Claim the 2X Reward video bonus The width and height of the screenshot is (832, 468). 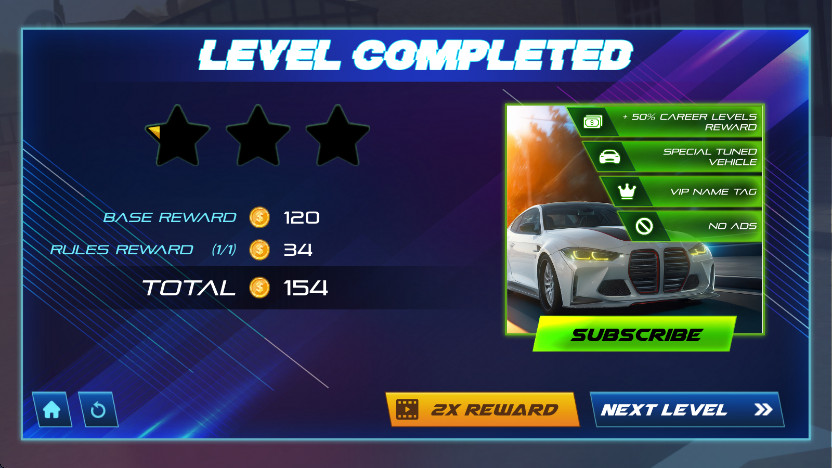click(x=482, y=409)
